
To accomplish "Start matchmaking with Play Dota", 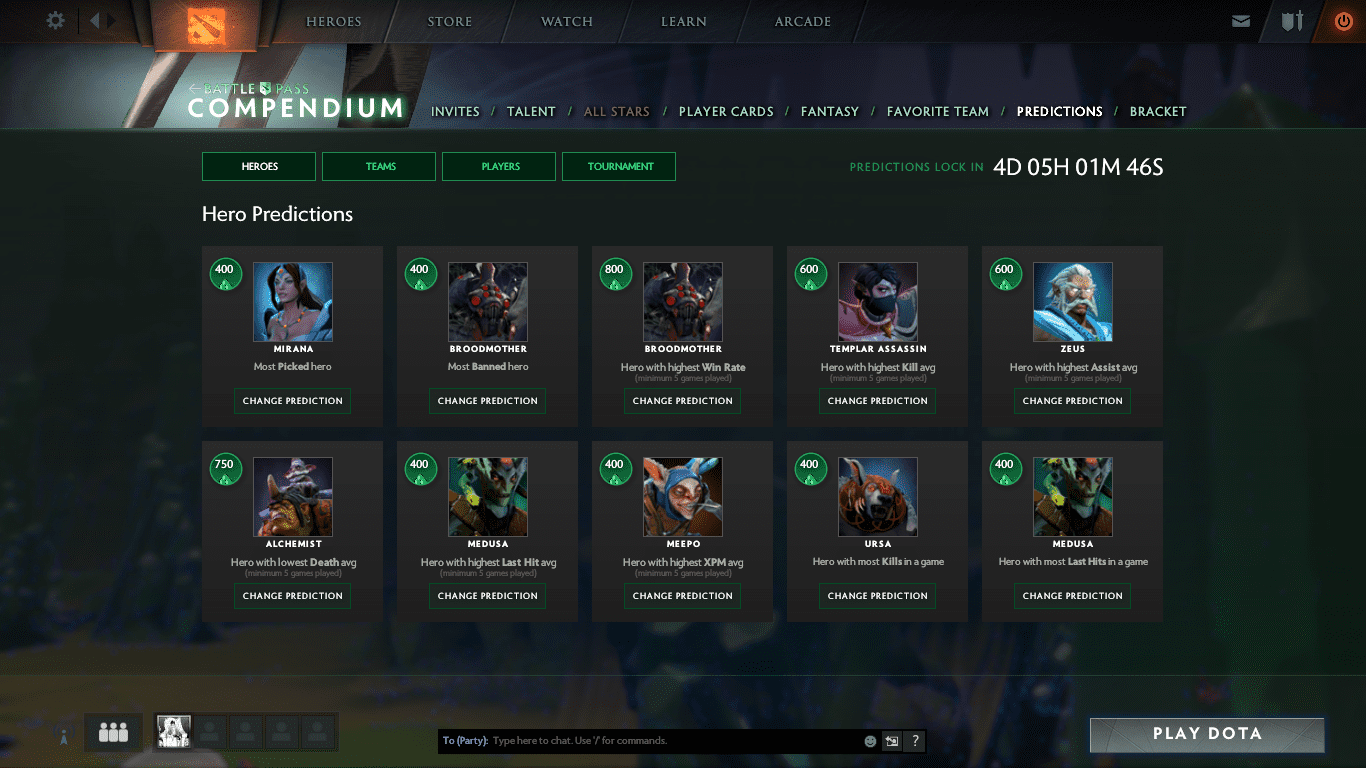I will [1206, 734].
